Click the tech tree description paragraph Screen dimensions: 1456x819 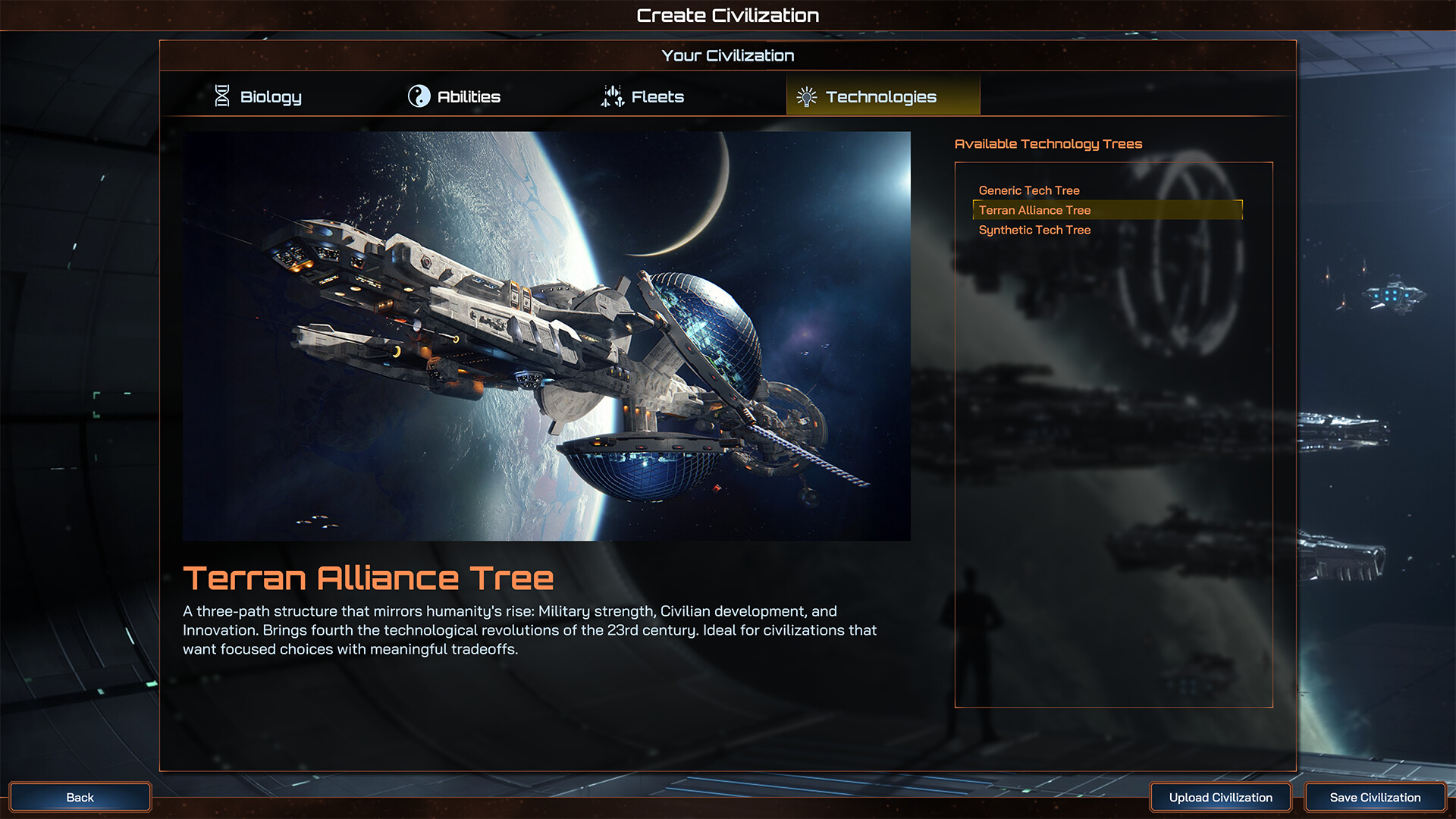(529, 629)
